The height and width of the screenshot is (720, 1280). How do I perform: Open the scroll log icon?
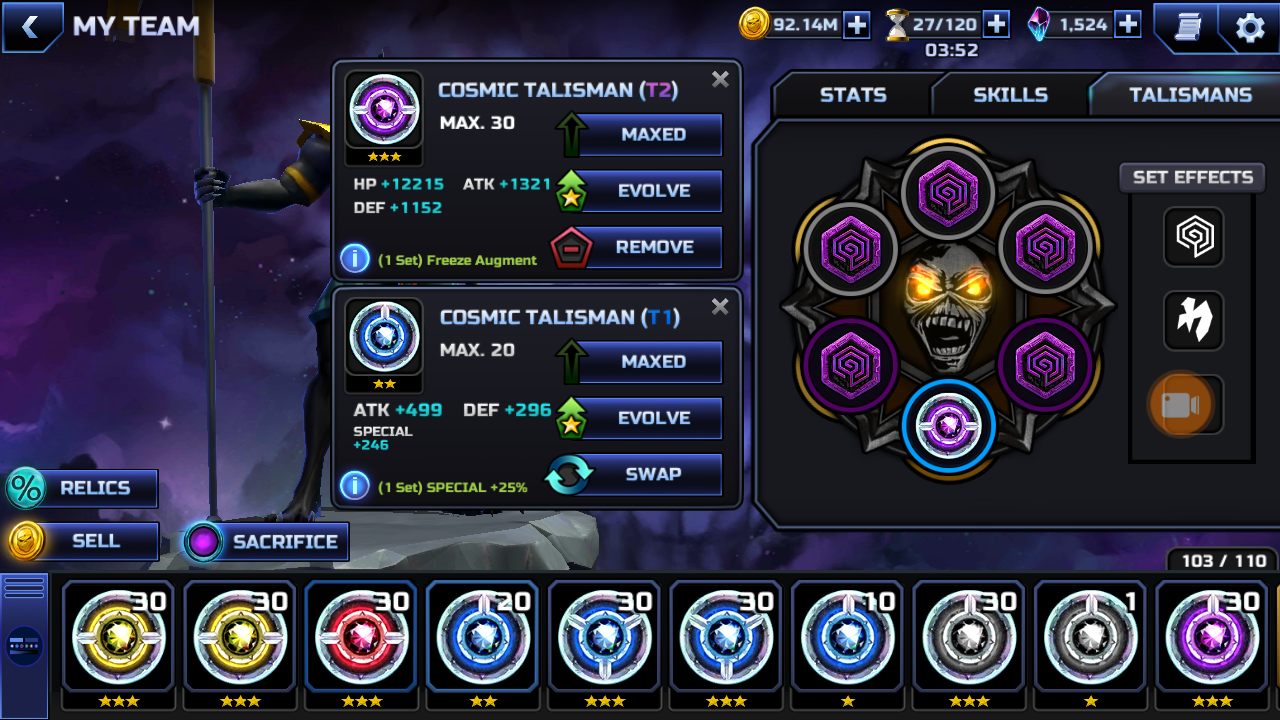coord(1187,27)
